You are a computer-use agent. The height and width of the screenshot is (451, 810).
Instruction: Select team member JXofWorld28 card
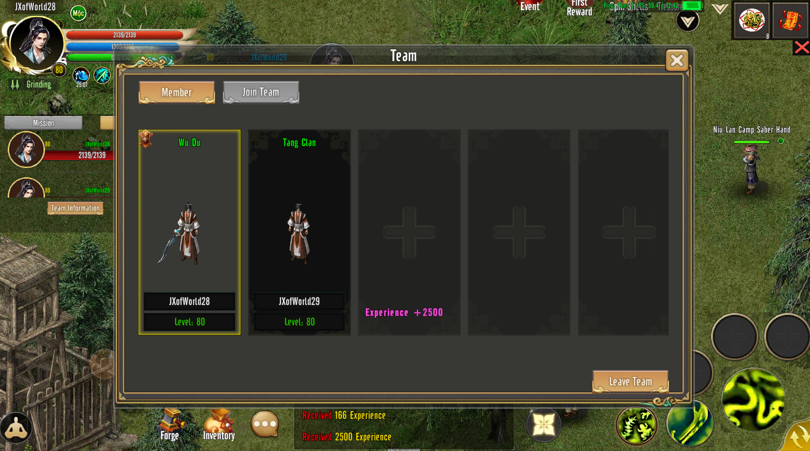189,231
